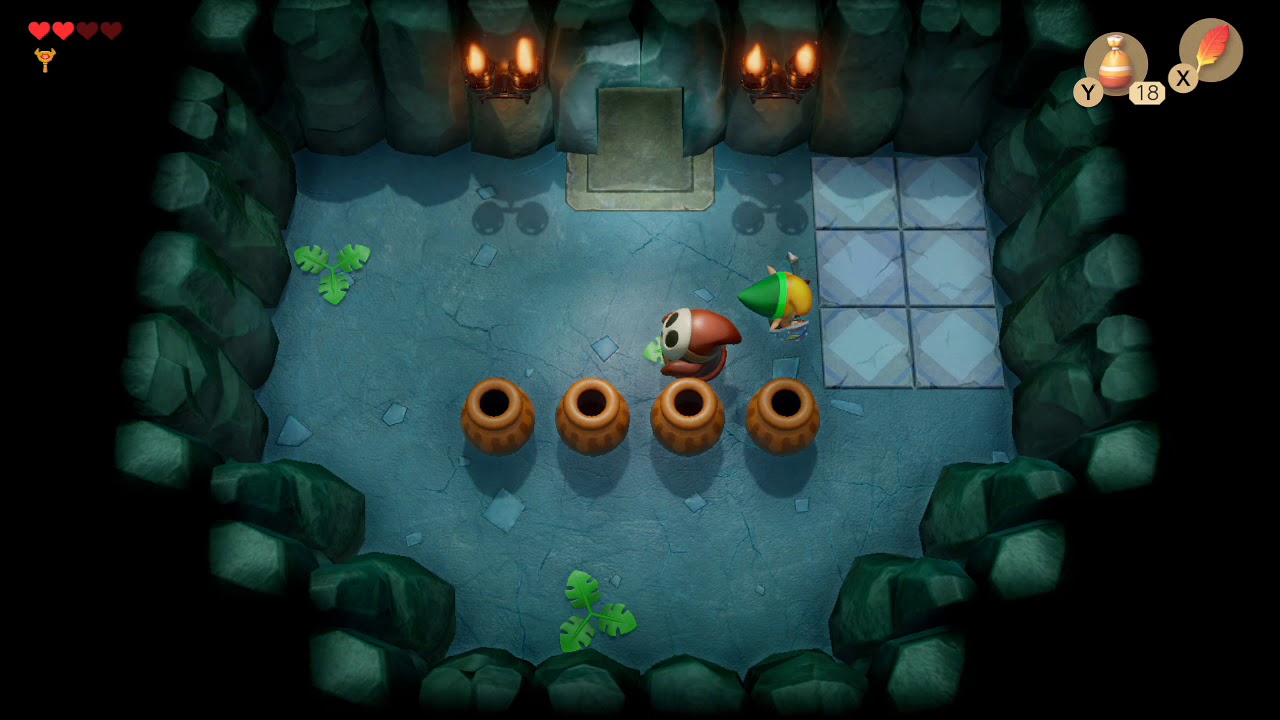Click the green plant near the left wall
This screenshot has width=1280, height=720.
coord(335,270)
